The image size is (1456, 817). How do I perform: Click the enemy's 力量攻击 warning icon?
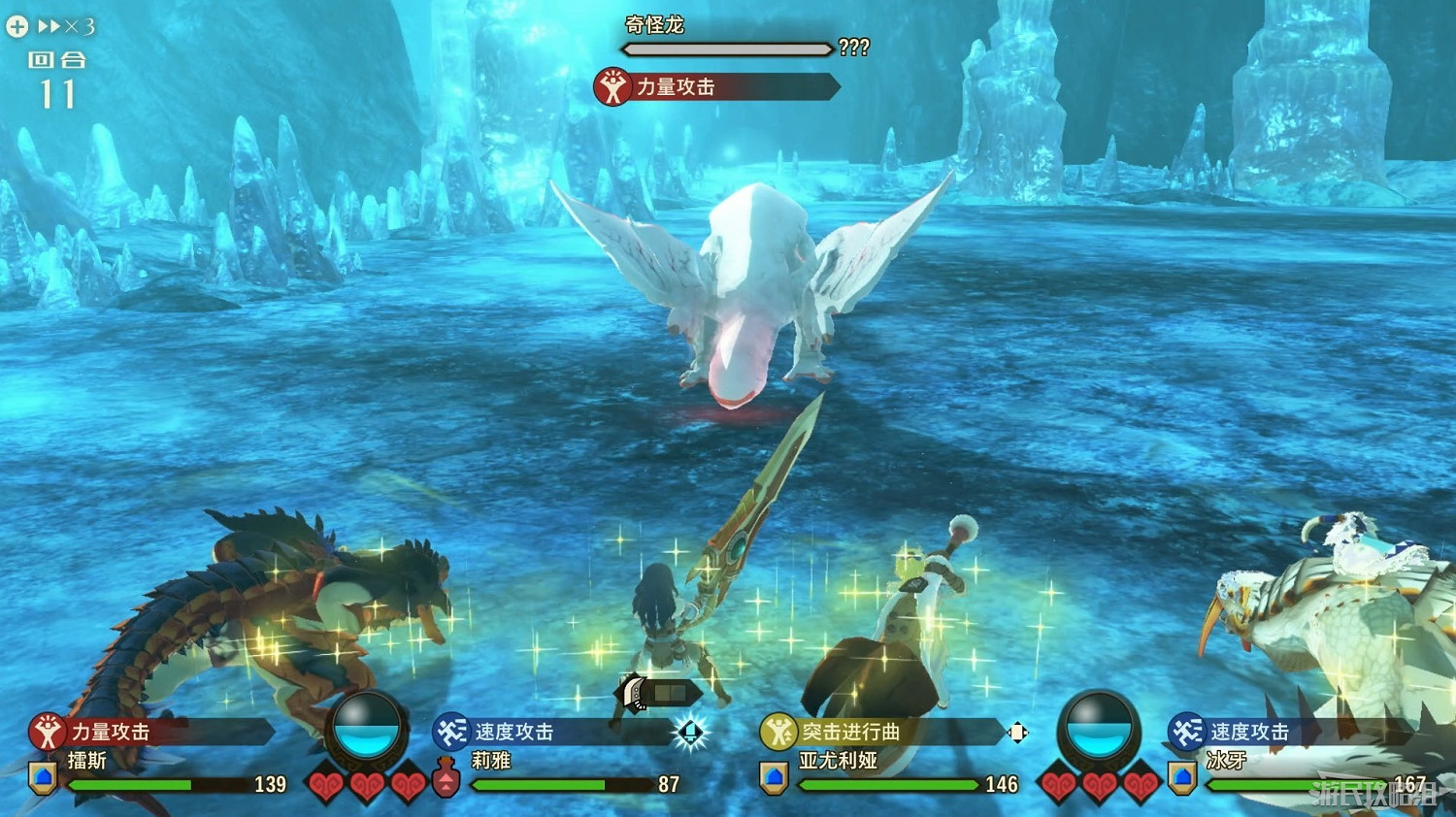coord(612,86)
